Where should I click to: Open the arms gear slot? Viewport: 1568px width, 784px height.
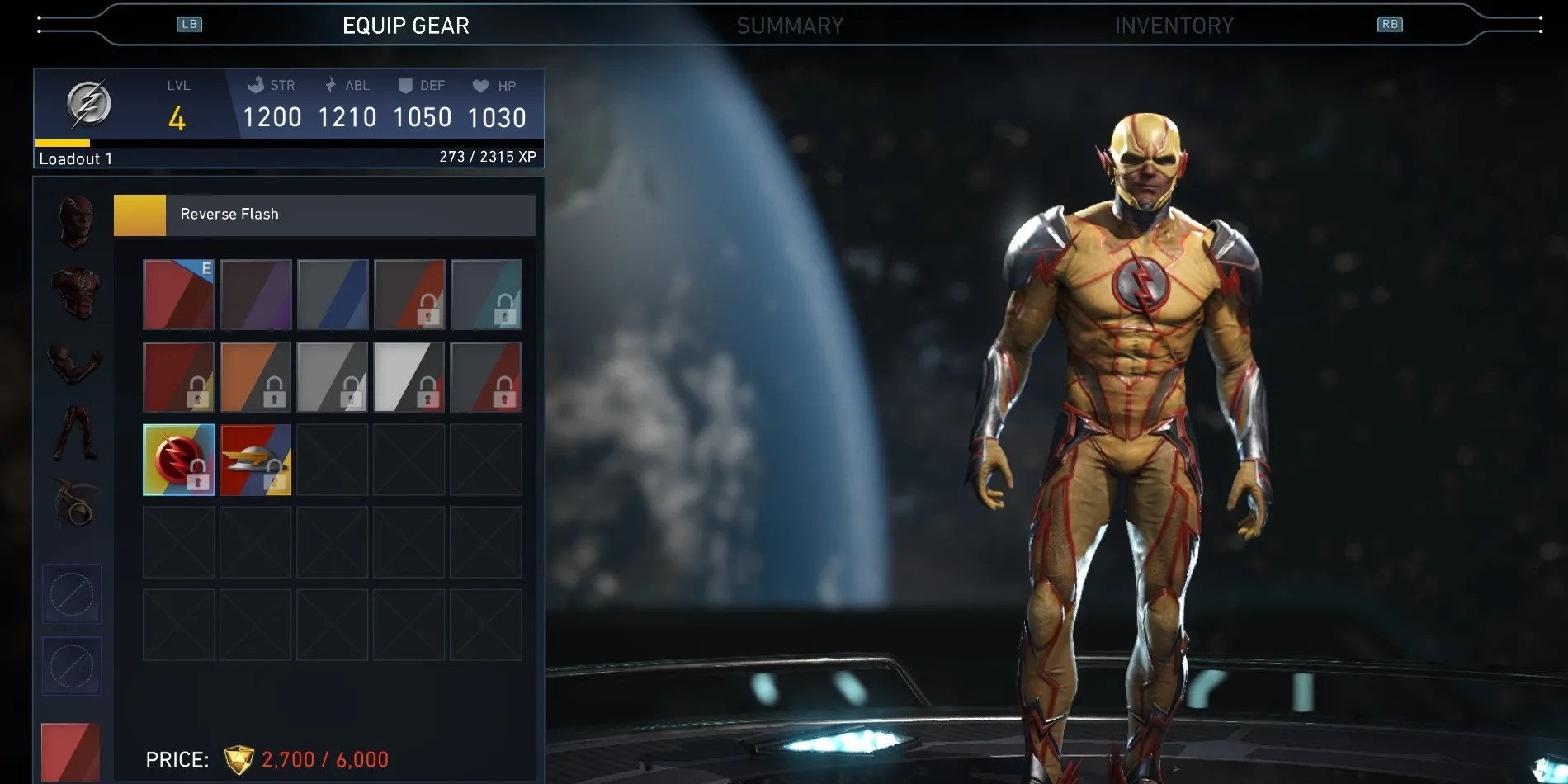75,361
